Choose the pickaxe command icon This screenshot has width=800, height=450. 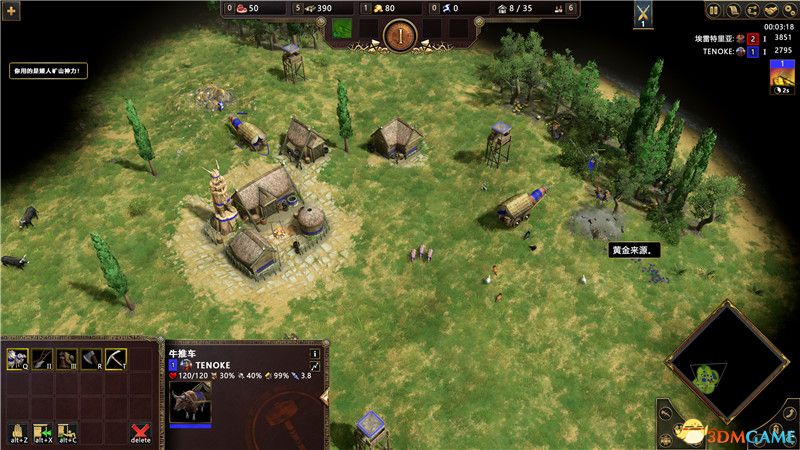[117, 358]
